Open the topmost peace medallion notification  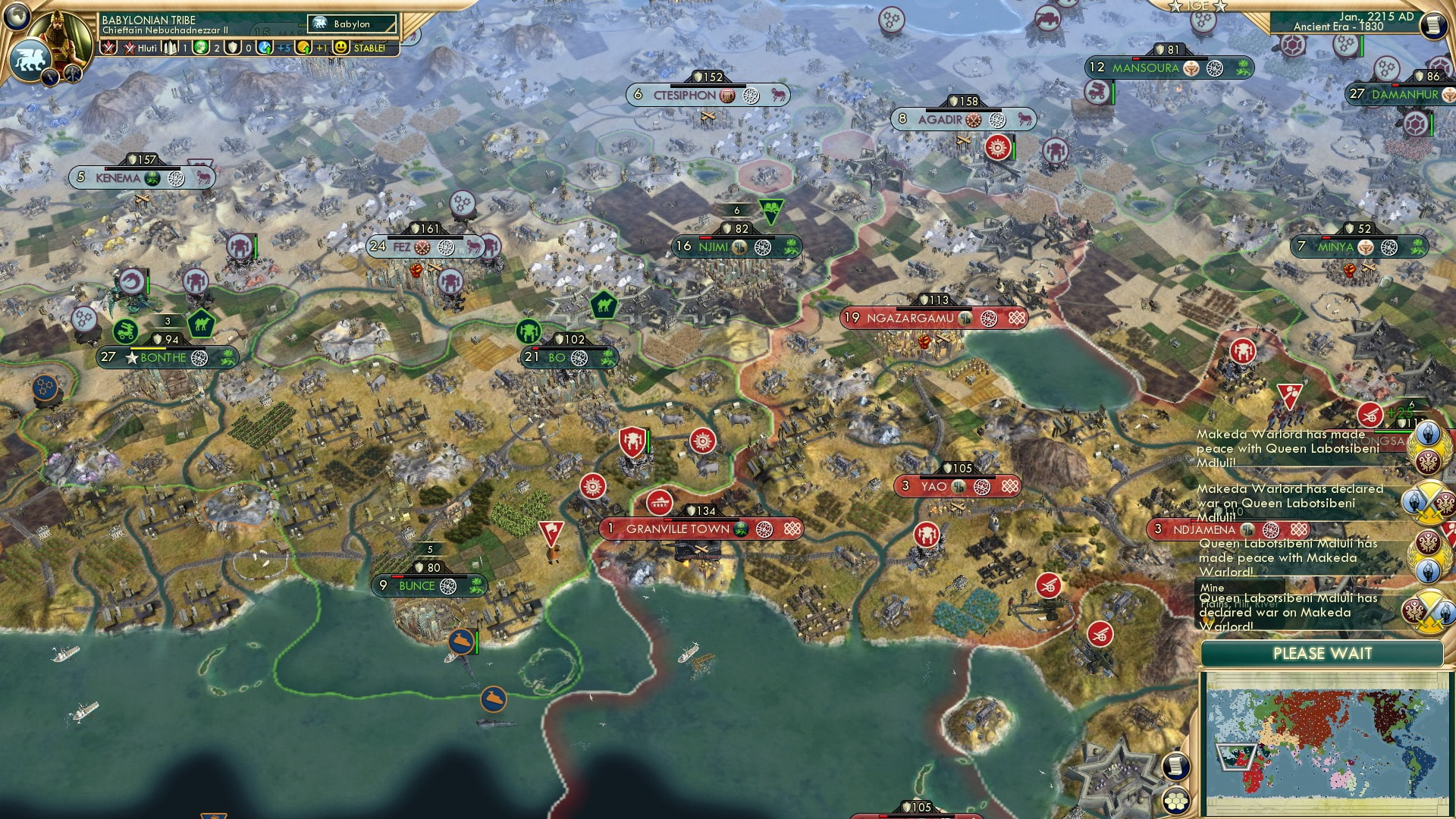click(x=1429, y=447)
